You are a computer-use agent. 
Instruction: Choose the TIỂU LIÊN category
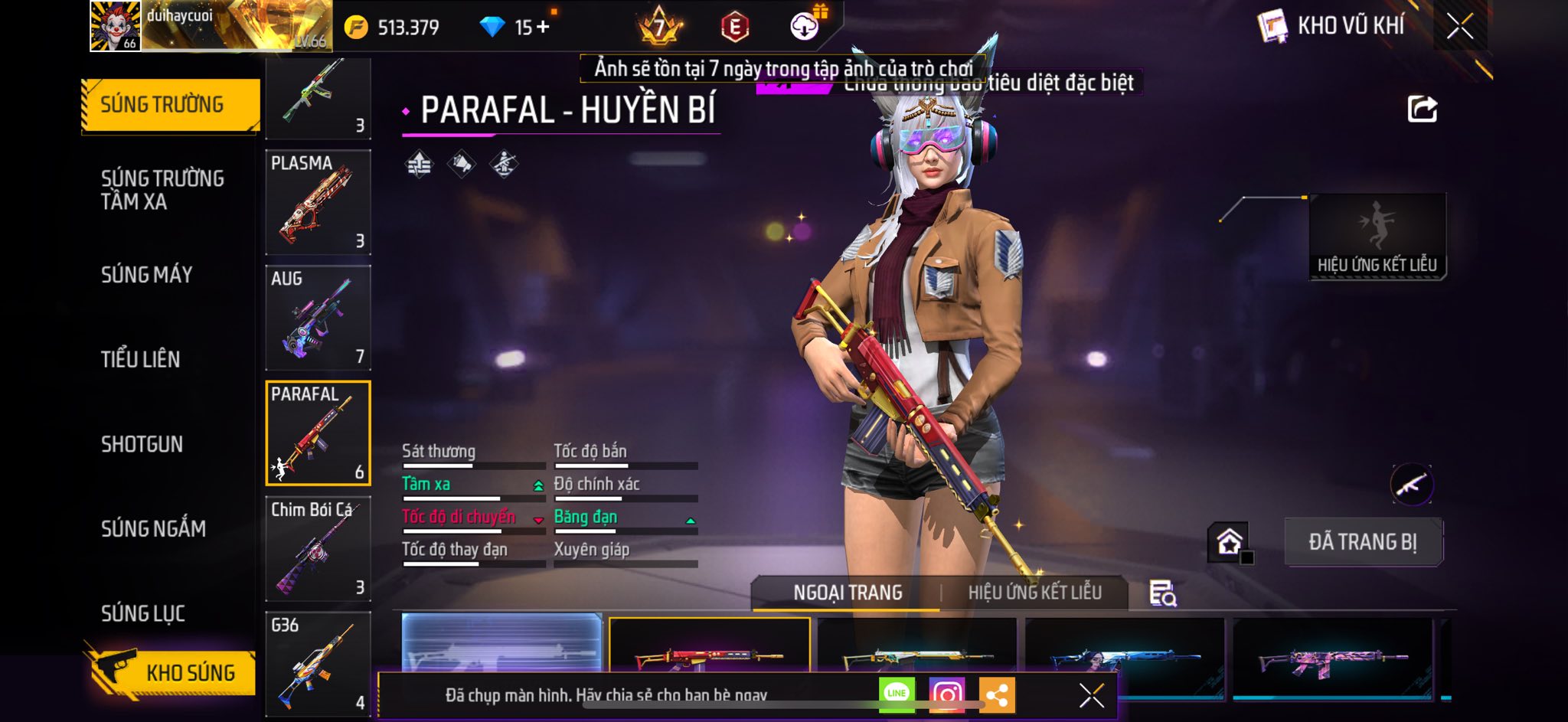click(141, 359)
